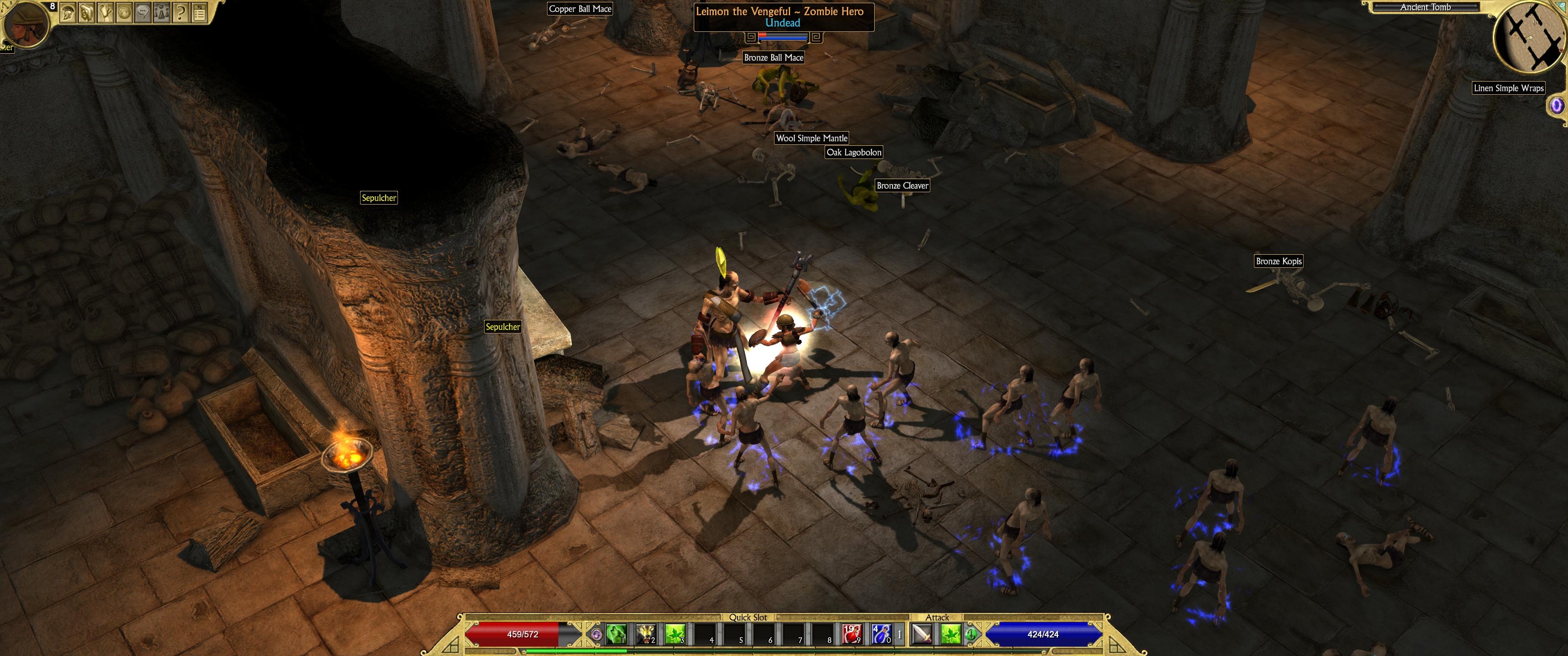Toggle the green leaf skill beside Attack
This screenshot has height=656, width=1568.
click(951, 635)
